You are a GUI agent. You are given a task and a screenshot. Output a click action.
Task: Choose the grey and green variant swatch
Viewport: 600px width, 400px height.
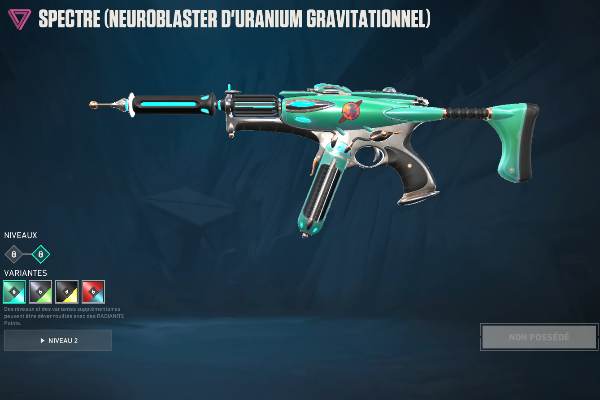(x=41, y=292)
